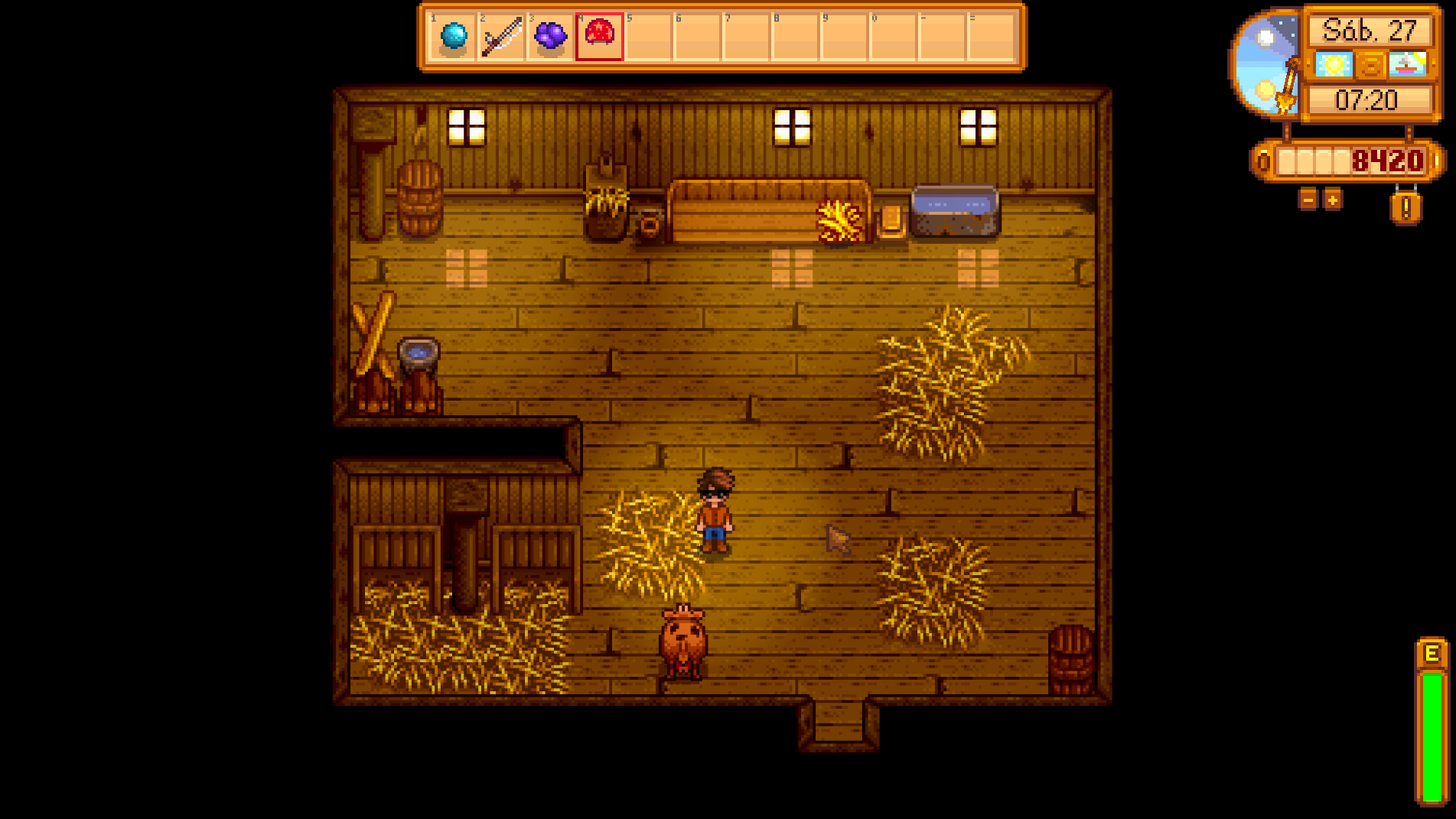
Task: Open the quest journal exclamation icon
Action: (1406, 207)
